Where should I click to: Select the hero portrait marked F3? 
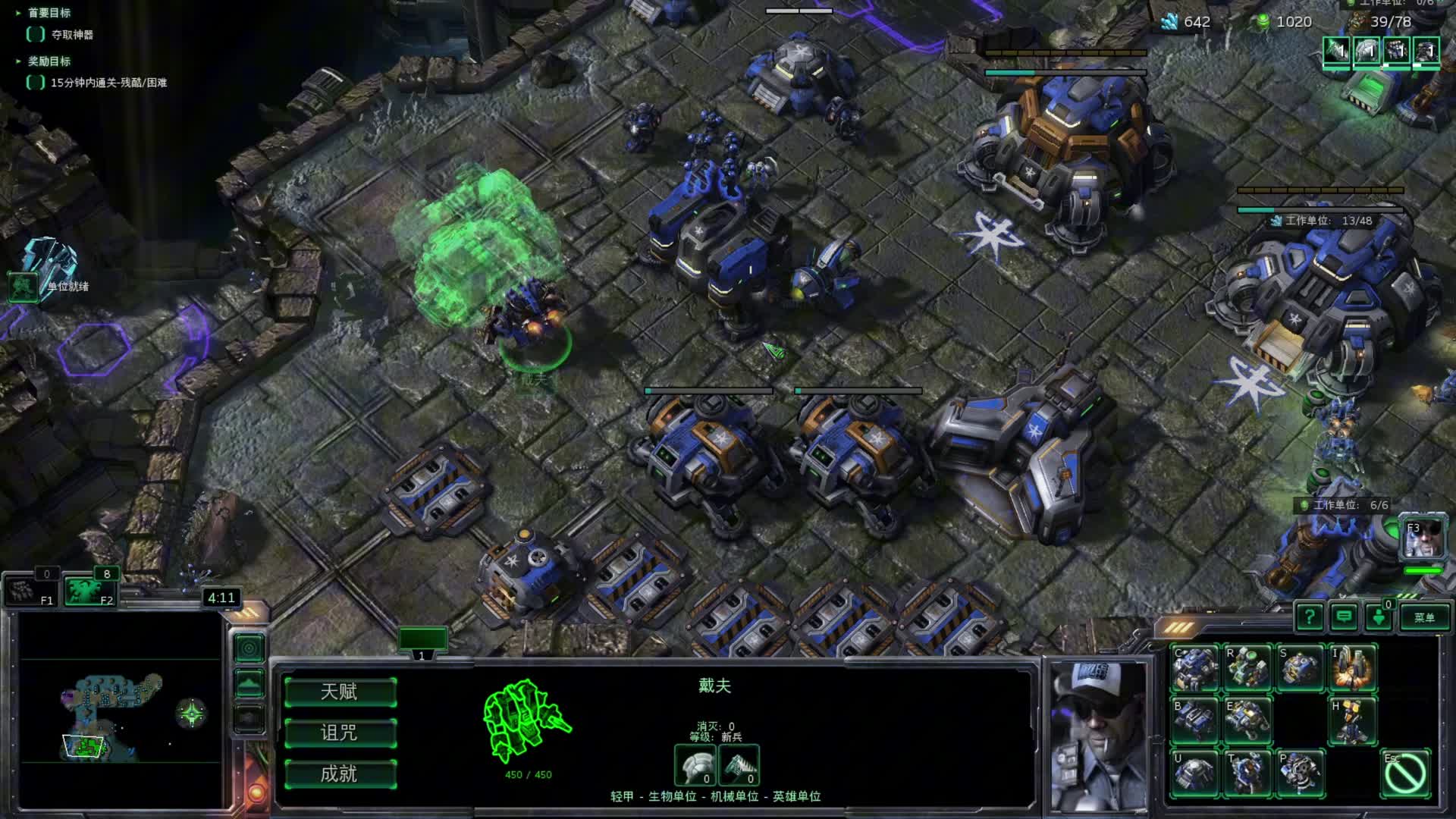point(1423,537)
